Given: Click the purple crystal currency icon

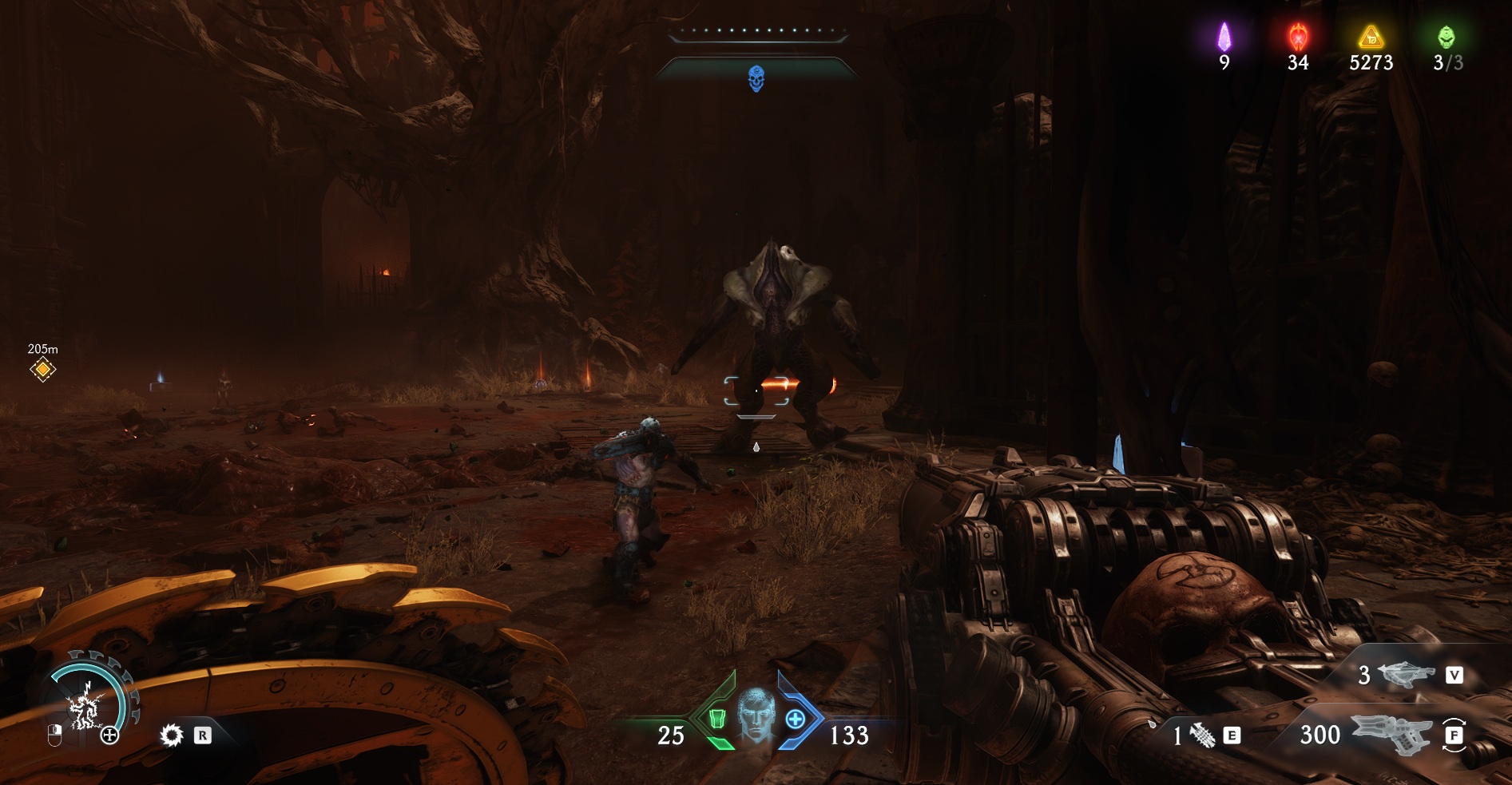Looking at the screenshot, I should pyautogui.click(x=1224, y=37).
